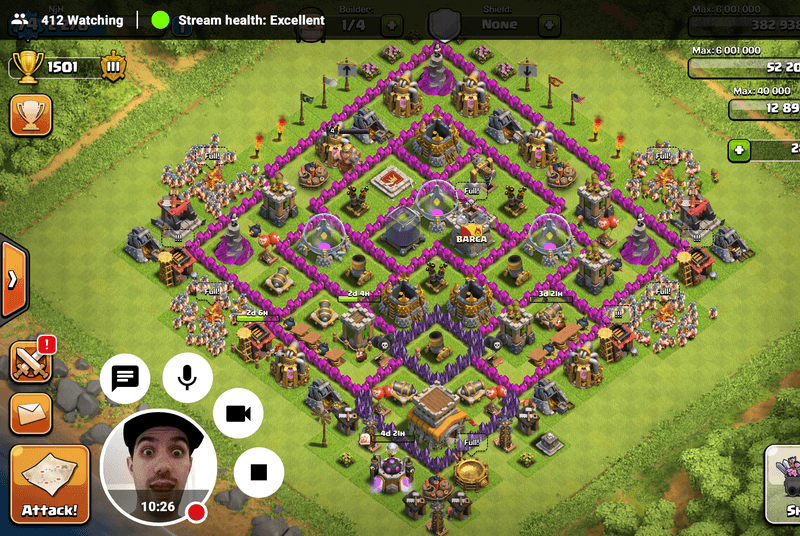Open the mail envelope inbox
The image size is (800, 536).
31,411
